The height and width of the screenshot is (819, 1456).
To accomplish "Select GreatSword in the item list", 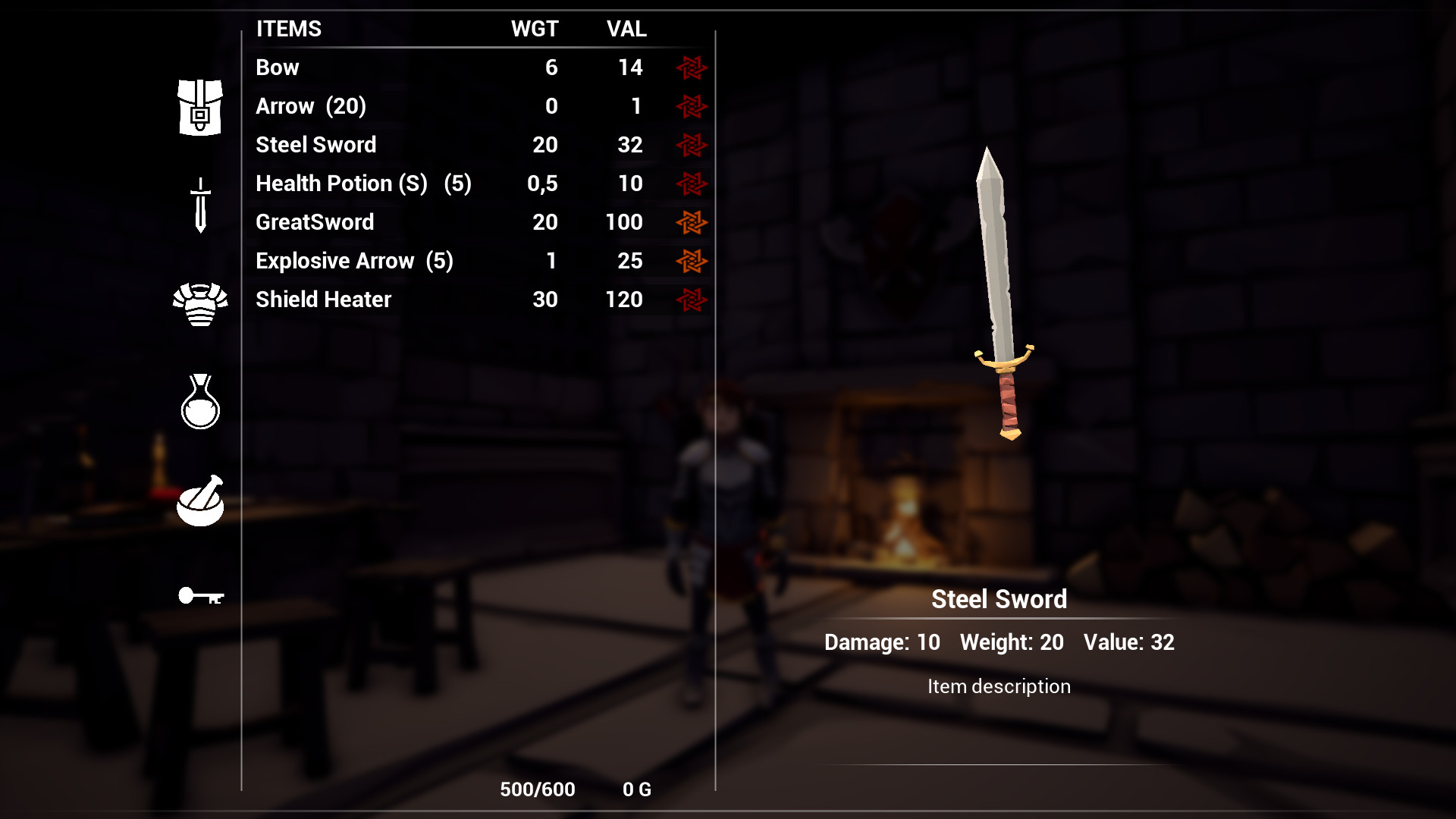I will [314, 222].
